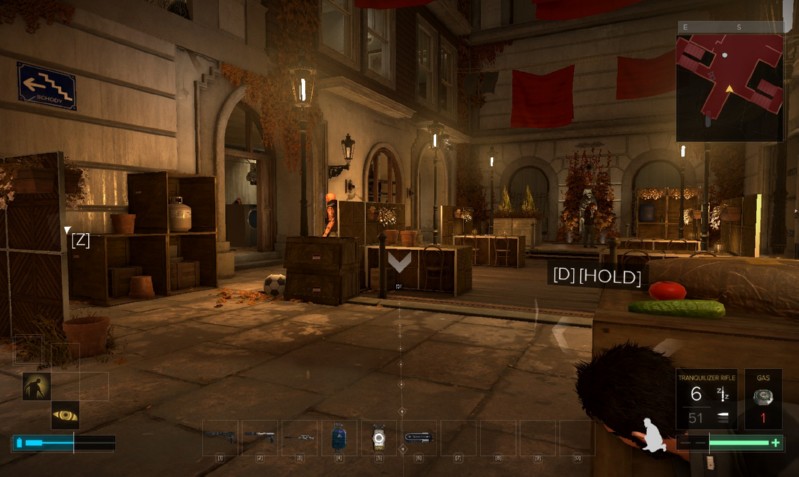This screenshot has height=477, width=799.
Task: Select the white round device hotbar slot
Action: pos(378,437)
